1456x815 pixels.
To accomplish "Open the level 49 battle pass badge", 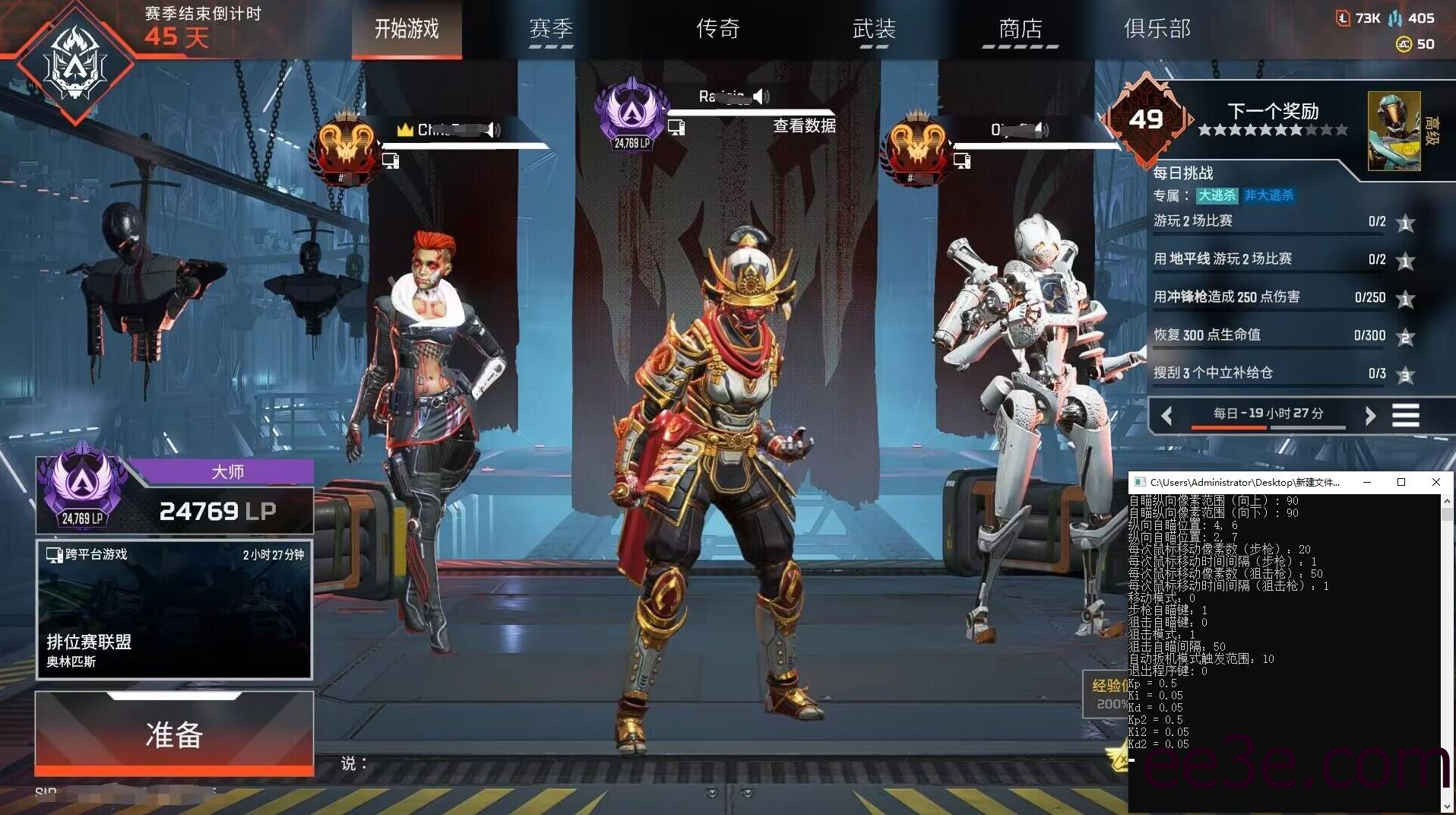I will [x=1146, y=119].
